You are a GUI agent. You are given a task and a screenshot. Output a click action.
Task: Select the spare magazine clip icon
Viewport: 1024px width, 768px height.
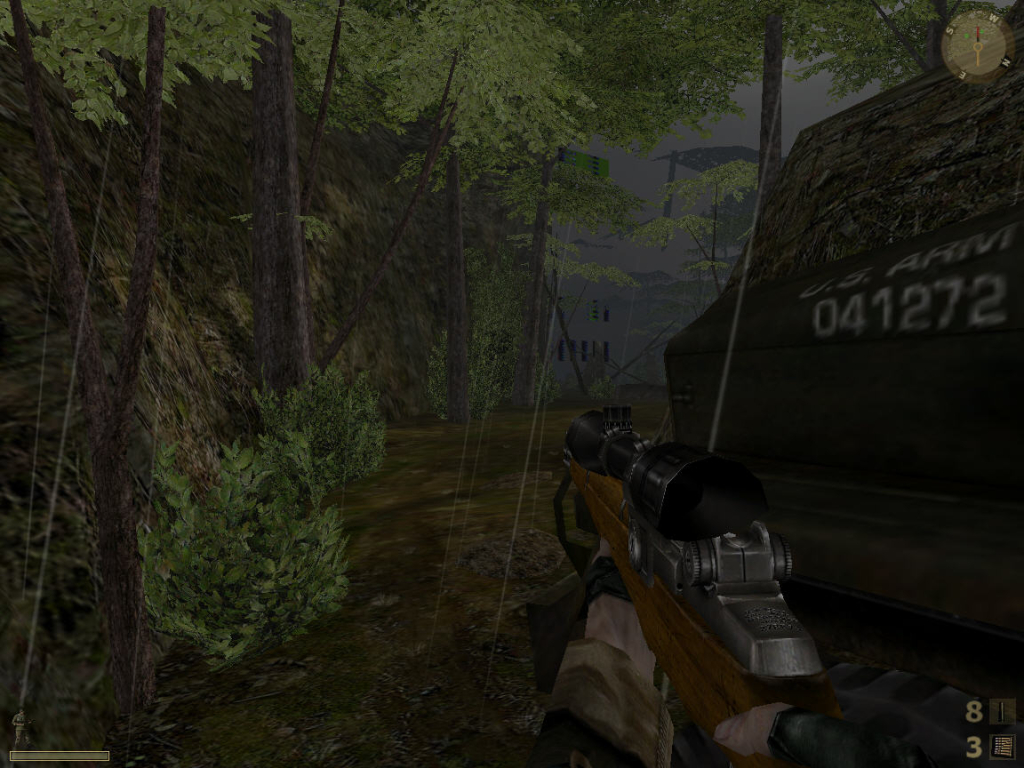tap(1002, 746)
